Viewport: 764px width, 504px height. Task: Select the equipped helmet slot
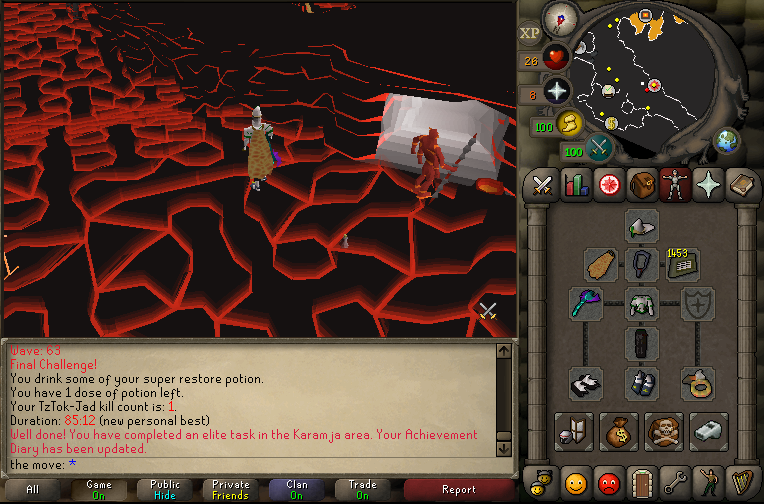[641, 226]
